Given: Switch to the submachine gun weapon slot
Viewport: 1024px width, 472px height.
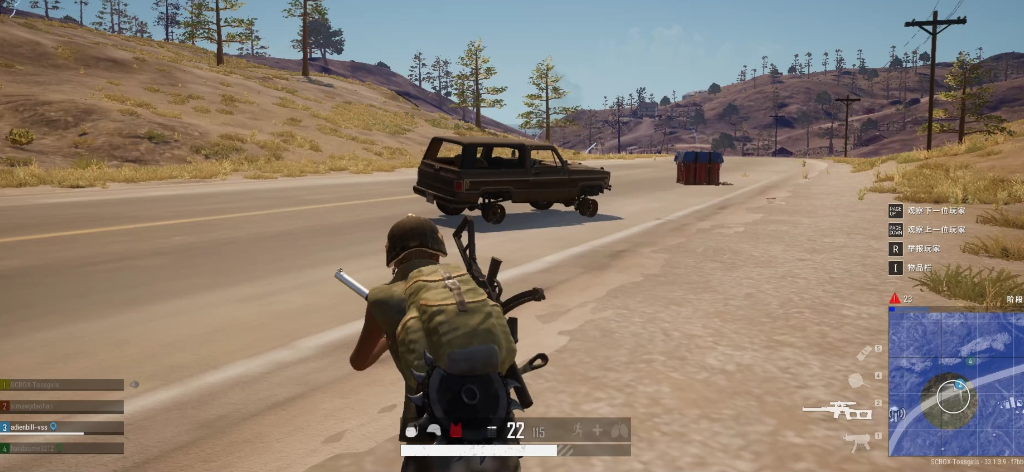Looking at the screenshot, I should (x=857, y=439).
